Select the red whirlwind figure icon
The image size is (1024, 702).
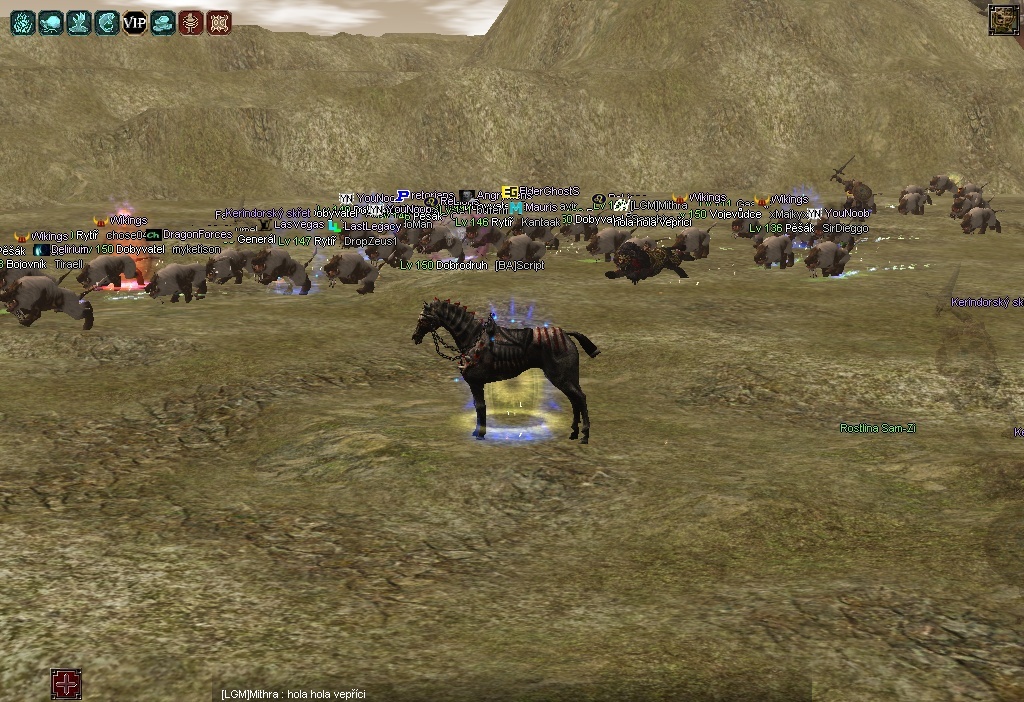(x=190, y=23)
